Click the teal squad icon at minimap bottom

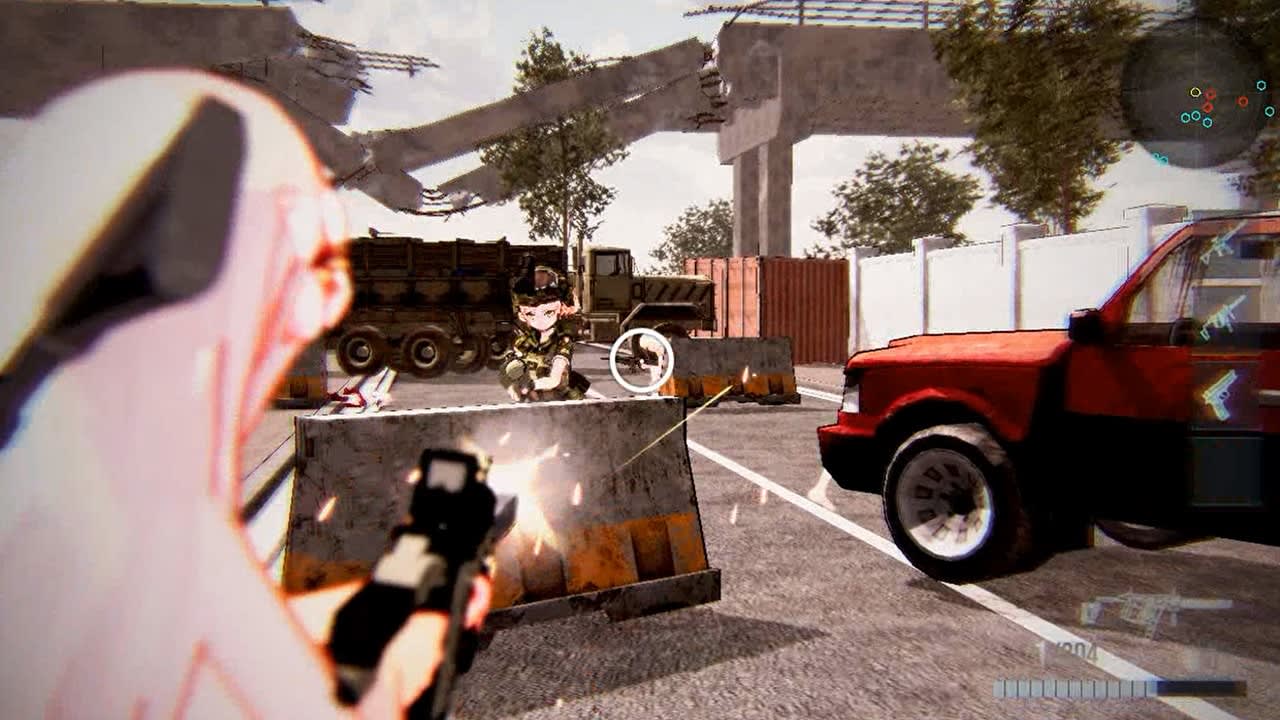(1161, 158)
